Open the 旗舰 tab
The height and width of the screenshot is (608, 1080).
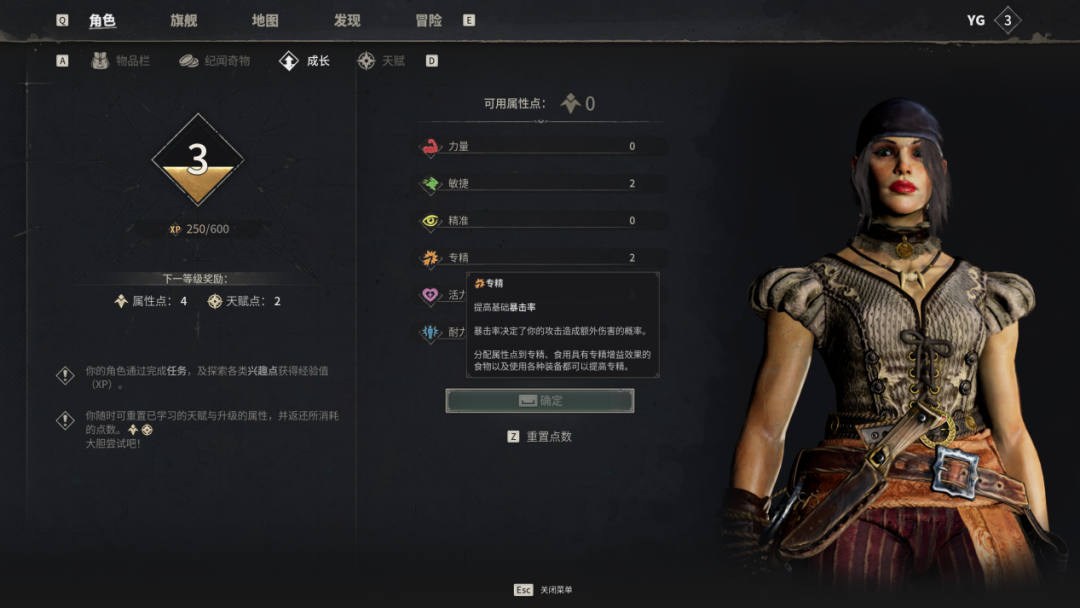(x=184, y=20)
